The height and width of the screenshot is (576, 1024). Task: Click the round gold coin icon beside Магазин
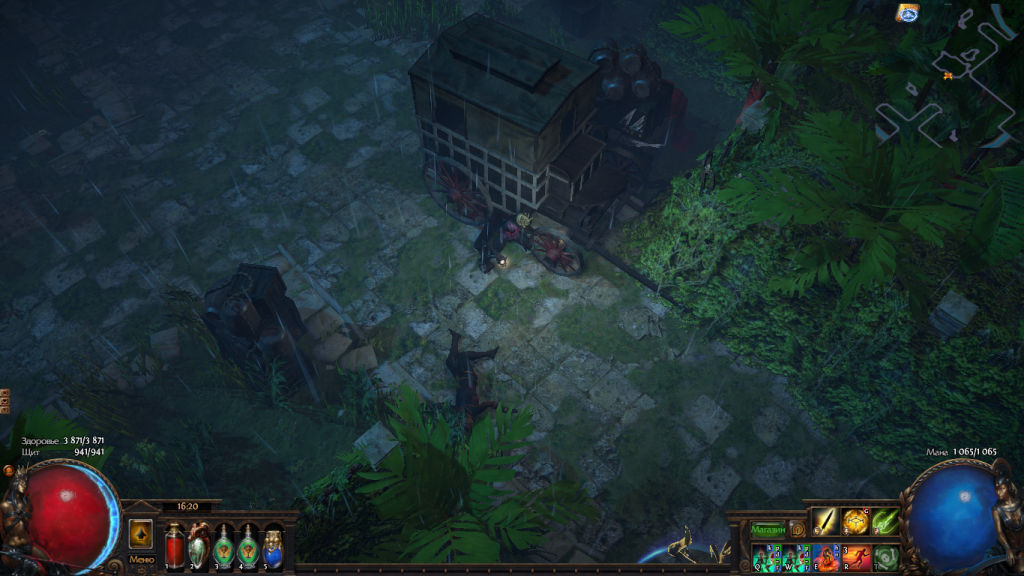(798, 528)
